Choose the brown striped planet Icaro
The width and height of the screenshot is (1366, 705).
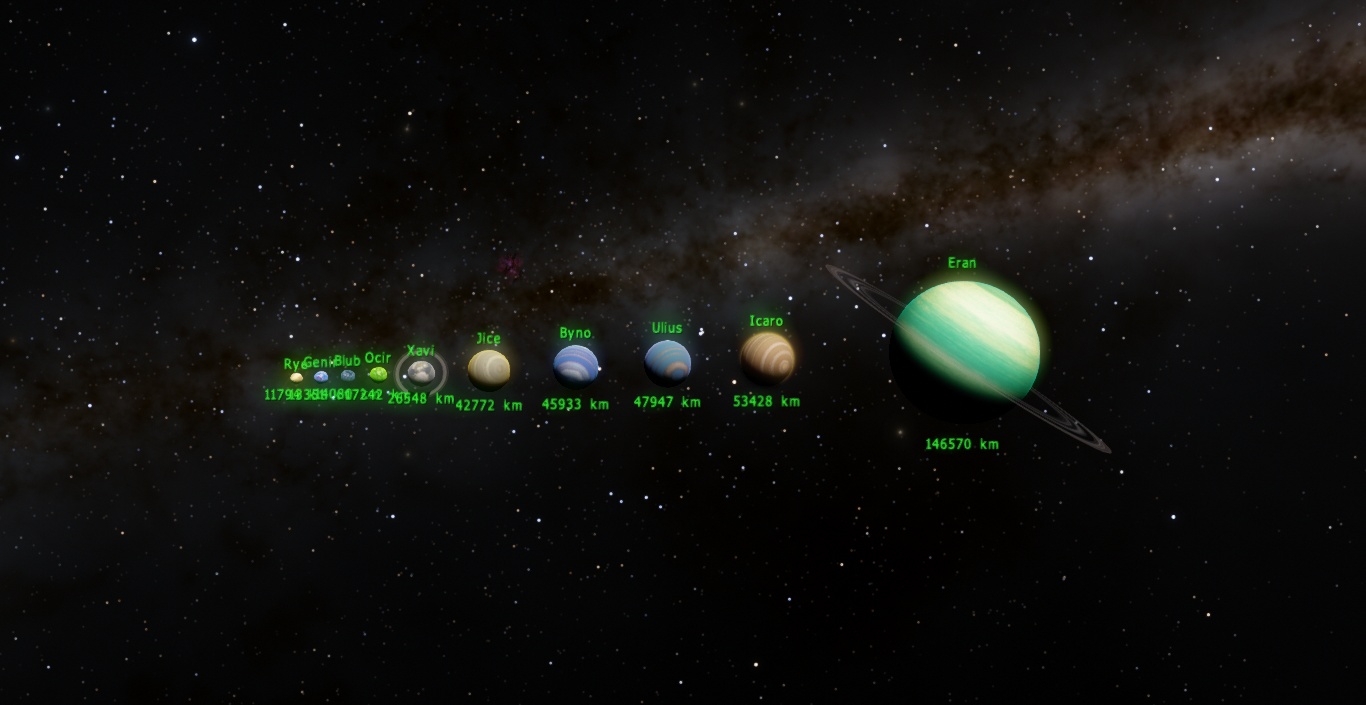767,358
